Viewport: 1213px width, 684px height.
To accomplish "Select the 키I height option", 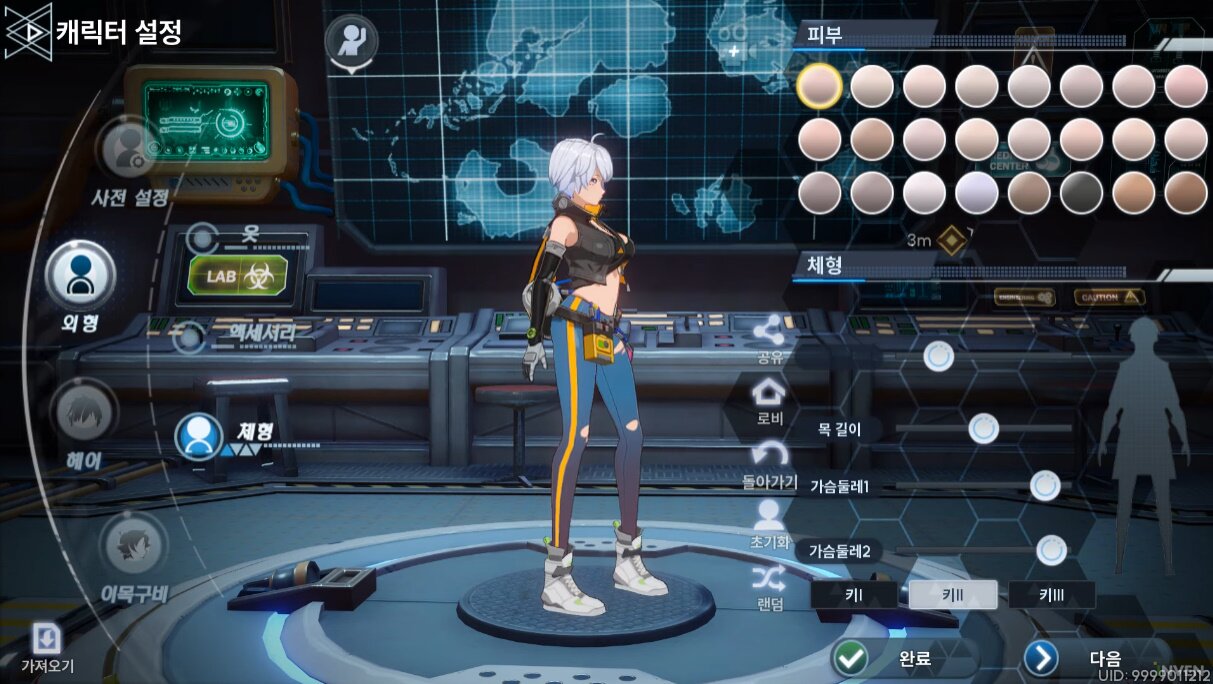I will 853,595.
